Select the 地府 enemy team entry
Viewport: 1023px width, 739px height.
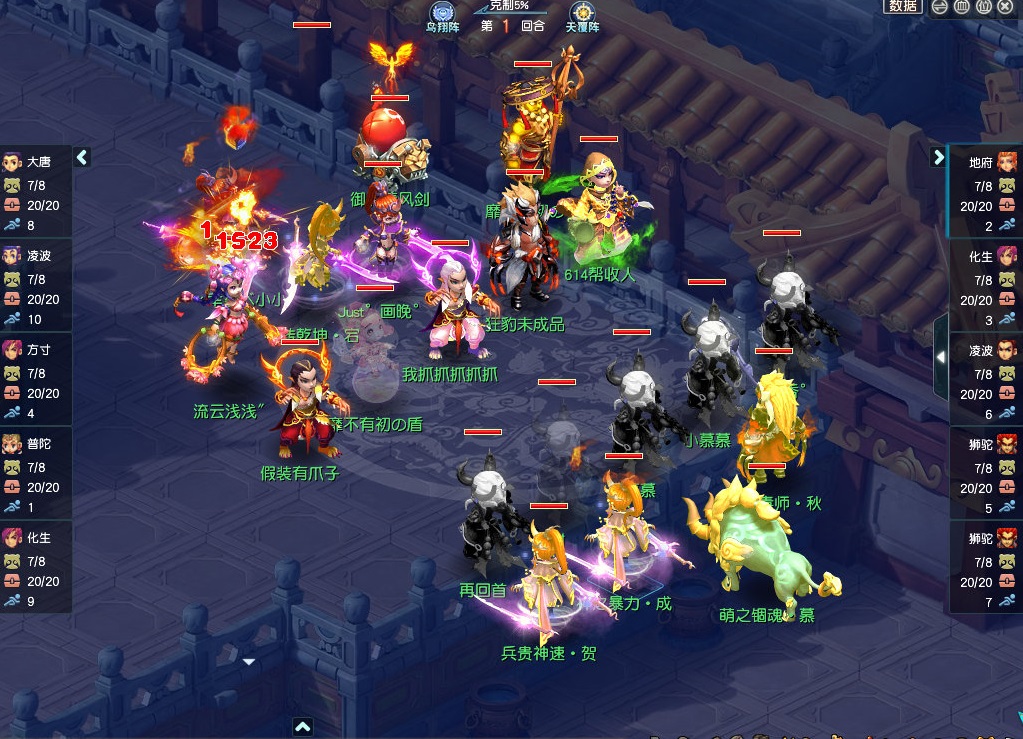pyautogui.click(x=985, y=191)
